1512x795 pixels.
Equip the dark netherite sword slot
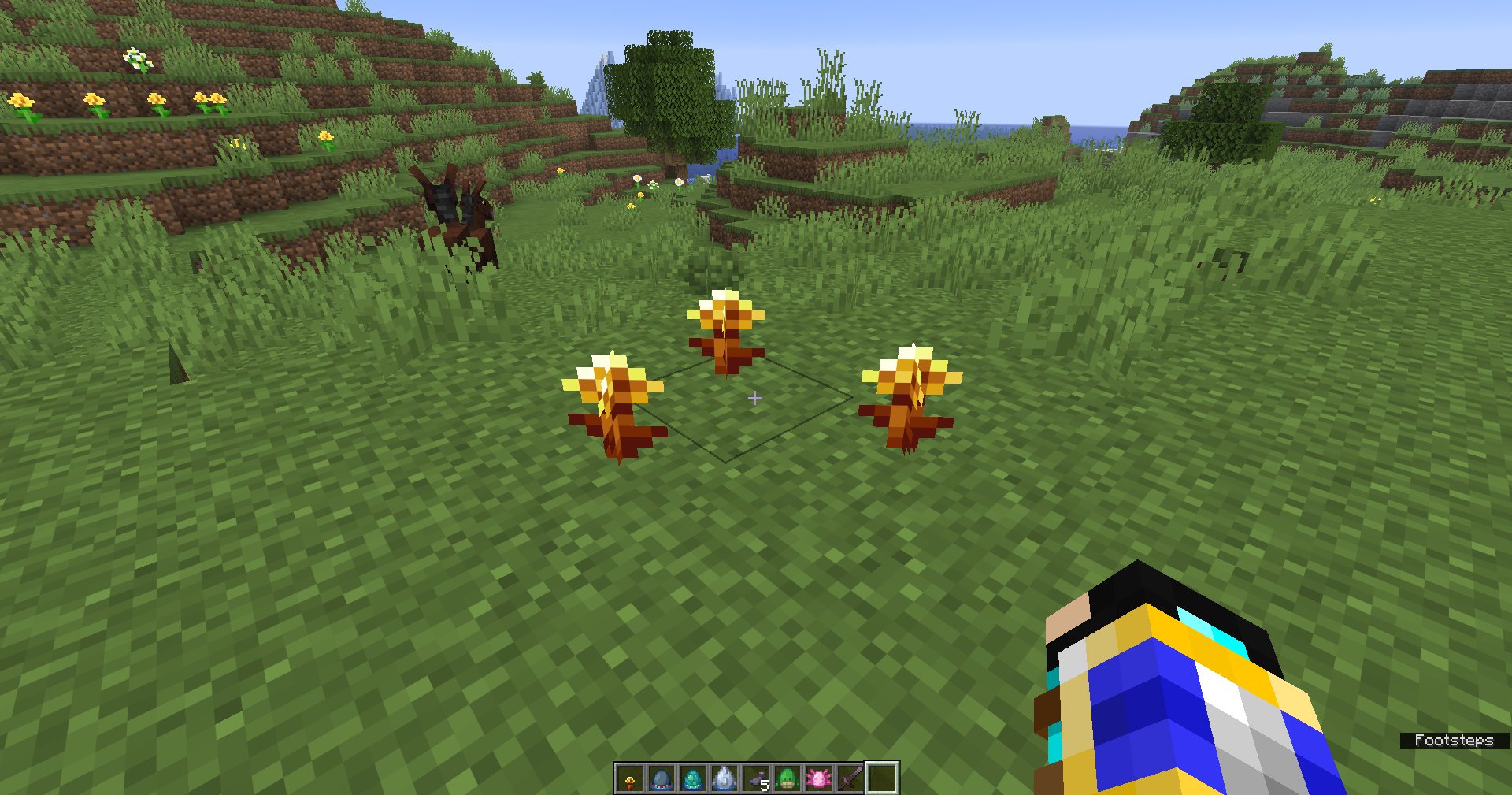(850, 778)
